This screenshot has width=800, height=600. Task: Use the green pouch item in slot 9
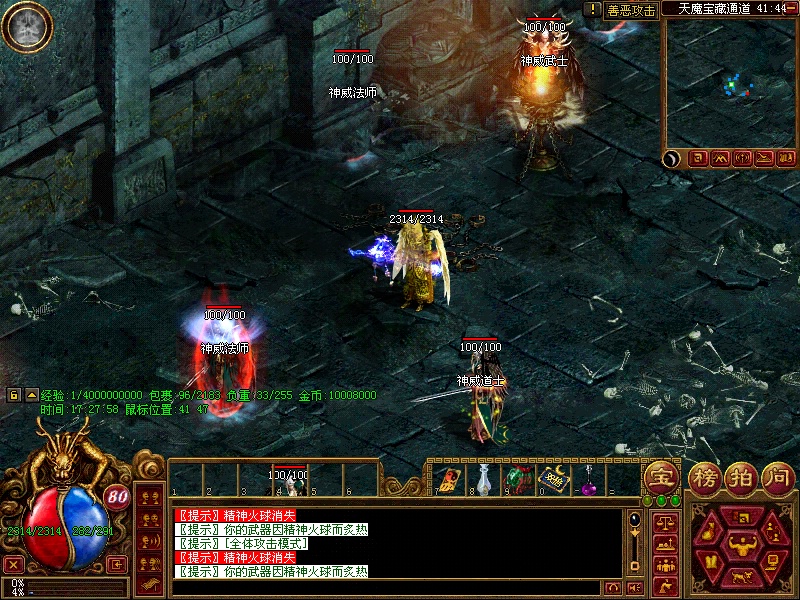[517, 480]
